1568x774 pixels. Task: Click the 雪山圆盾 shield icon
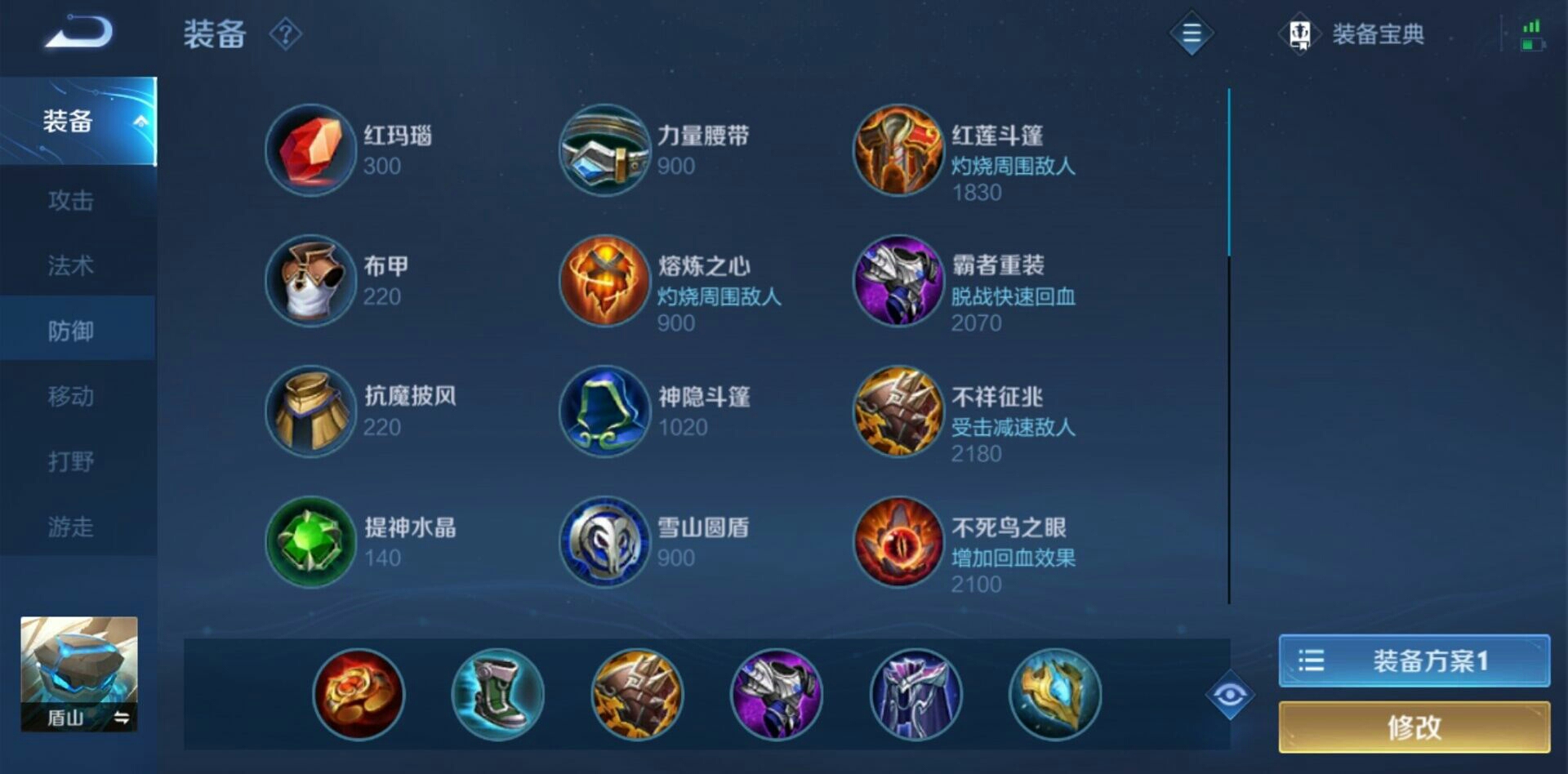point(604,543)
